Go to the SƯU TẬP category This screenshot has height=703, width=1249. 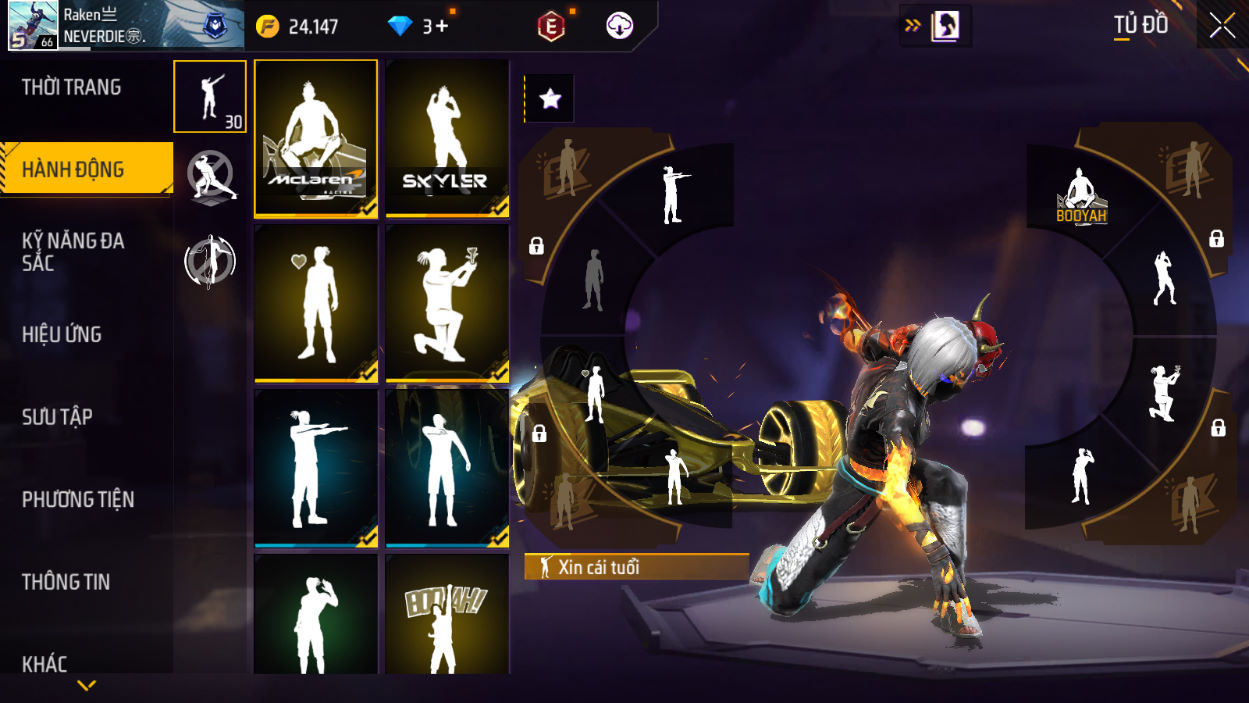coord(57,417)
